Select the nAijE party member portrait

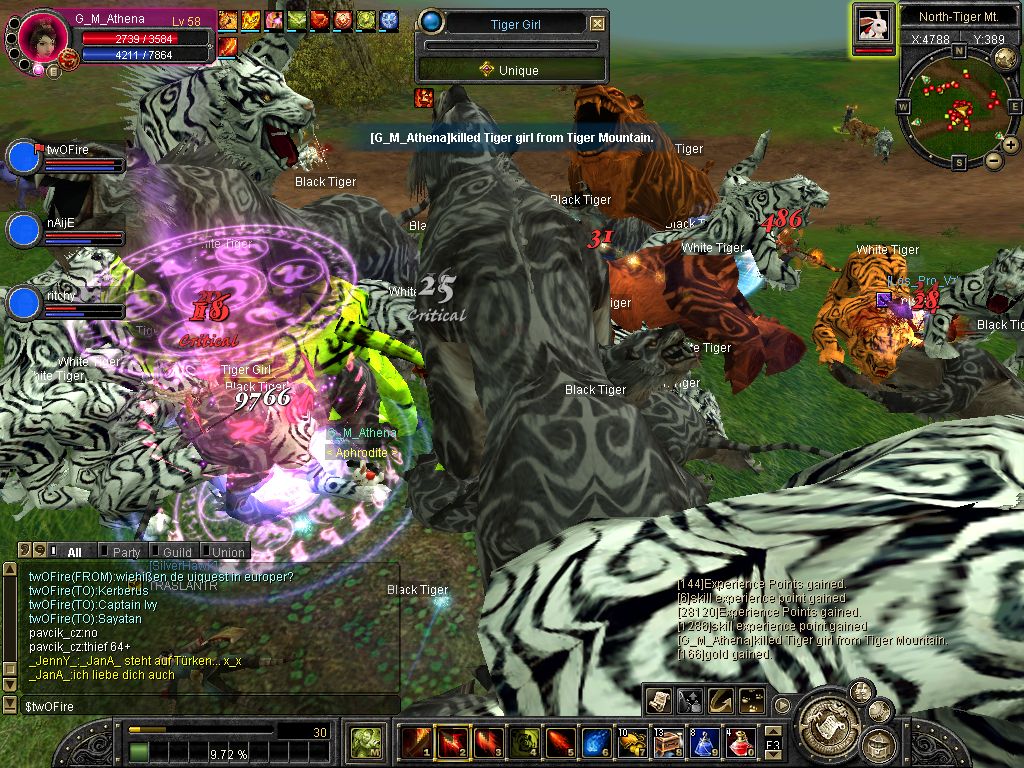tap(23, 230)
